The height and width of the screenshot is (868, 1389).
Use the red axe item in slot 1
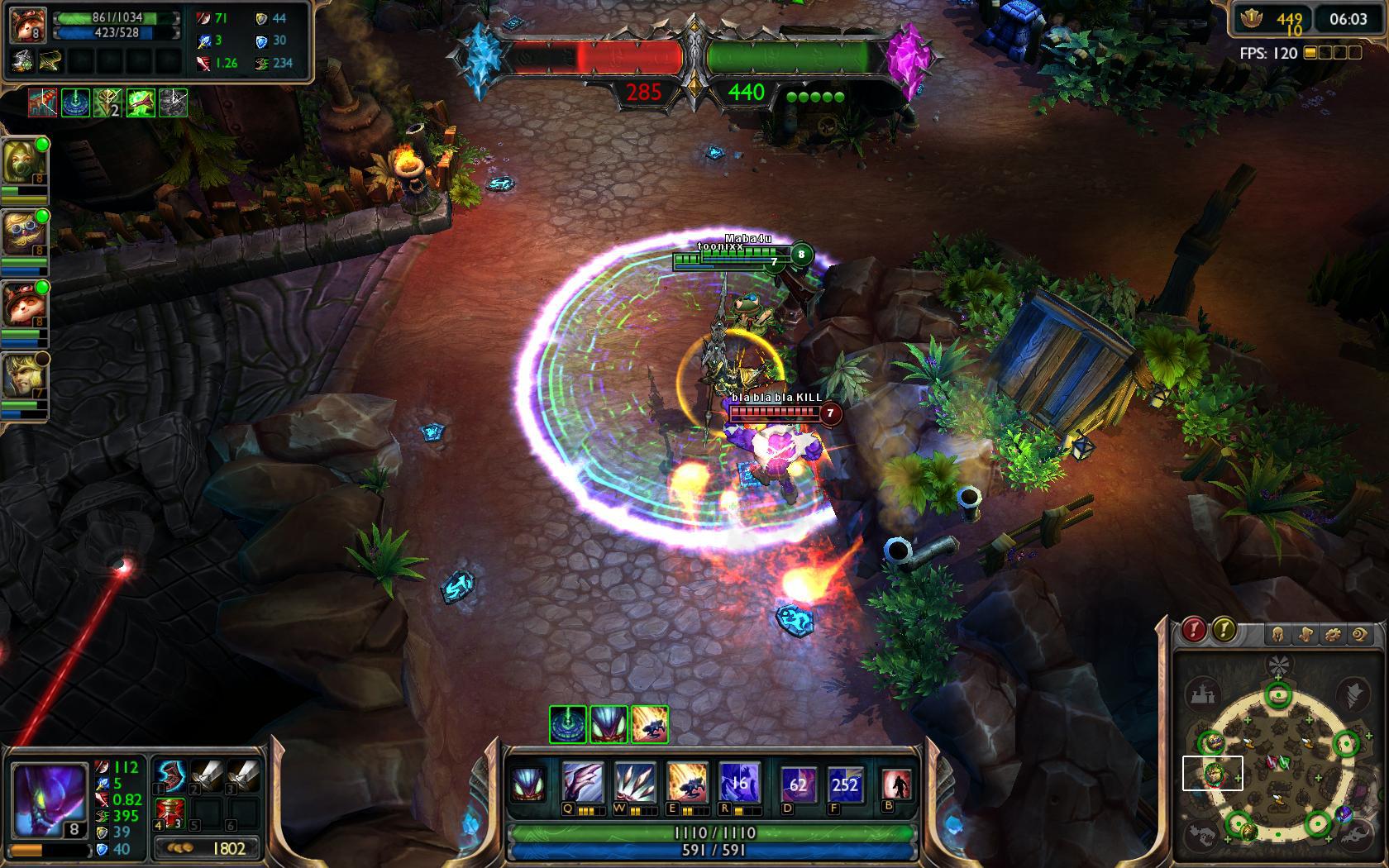[171, 778]
